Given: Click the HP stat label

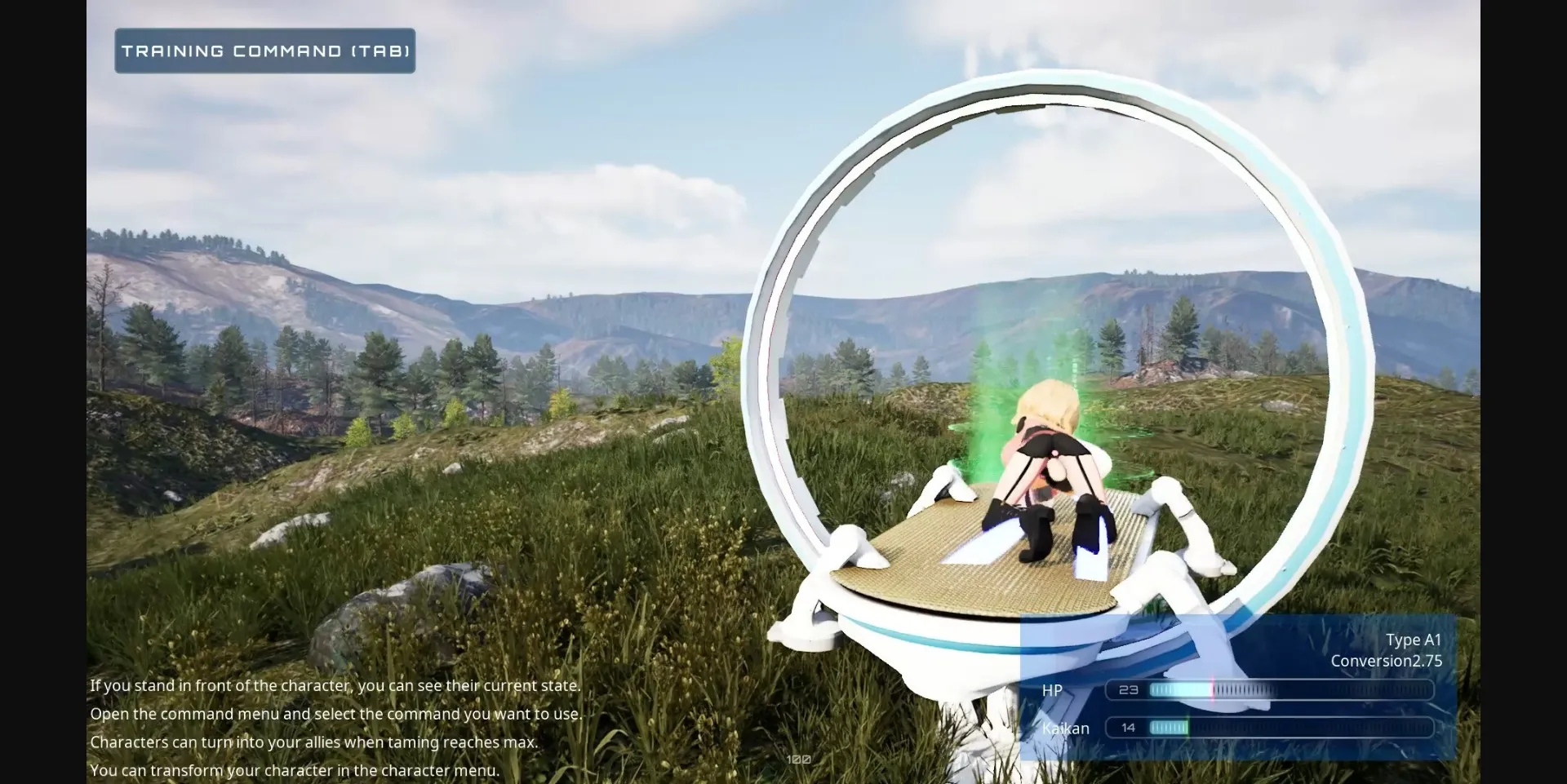Looking at the screenshot, I should click(1052, 690).
